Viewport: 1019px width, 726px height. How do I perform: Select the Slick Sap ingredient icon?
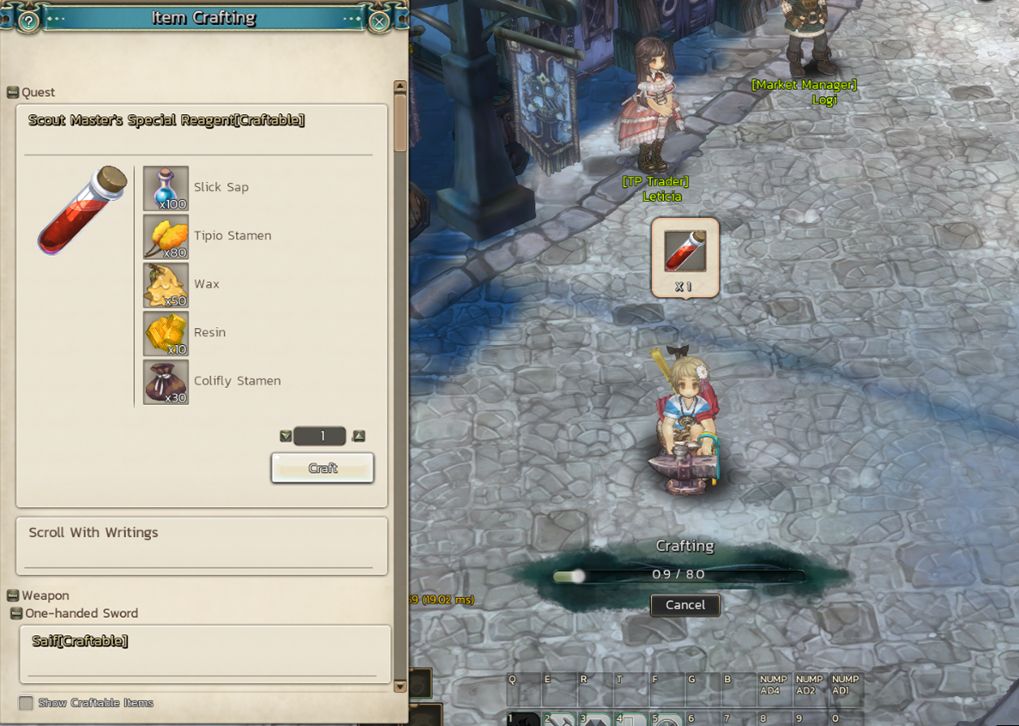point(166,188)
